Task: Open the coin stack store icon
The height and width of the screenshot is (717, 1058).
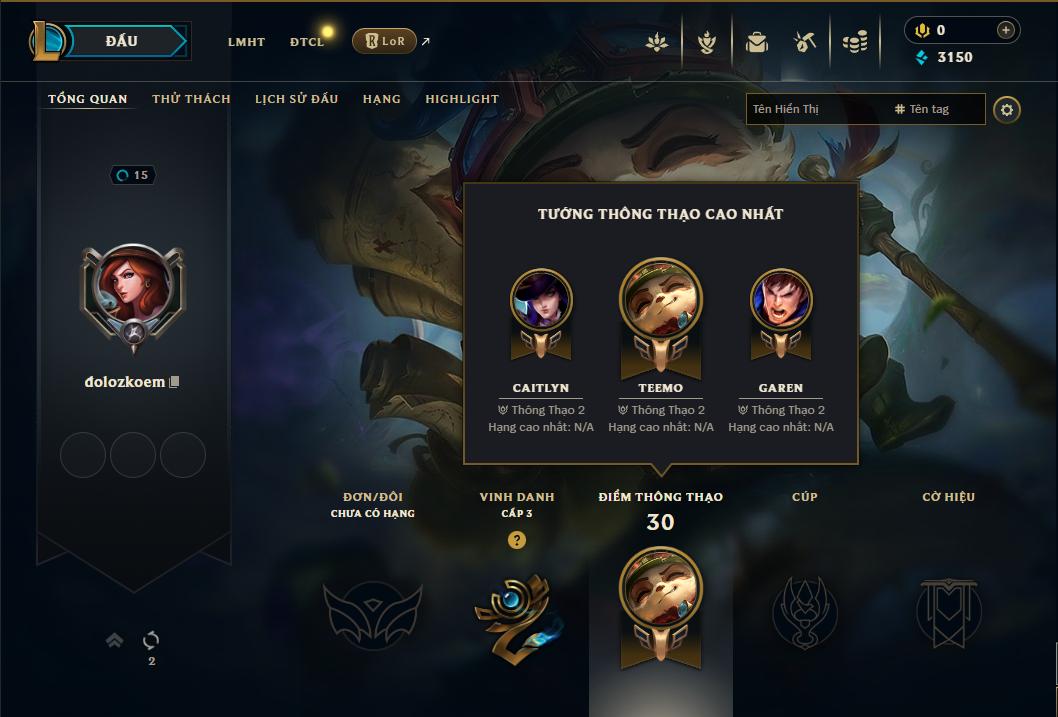Action: (x=854, y=42)
